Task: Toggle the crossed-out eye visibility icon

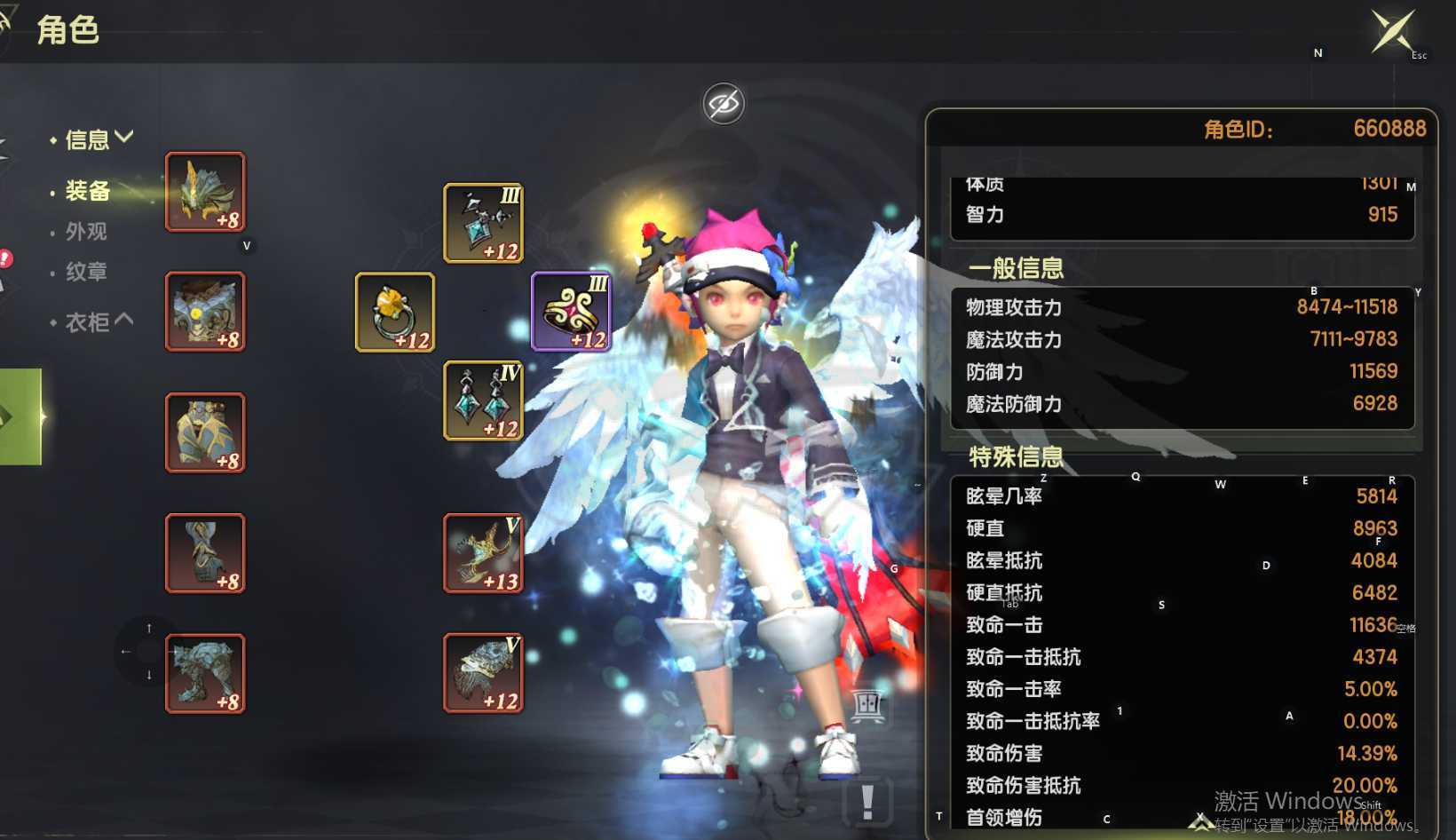Action: [x=724, y=105]
